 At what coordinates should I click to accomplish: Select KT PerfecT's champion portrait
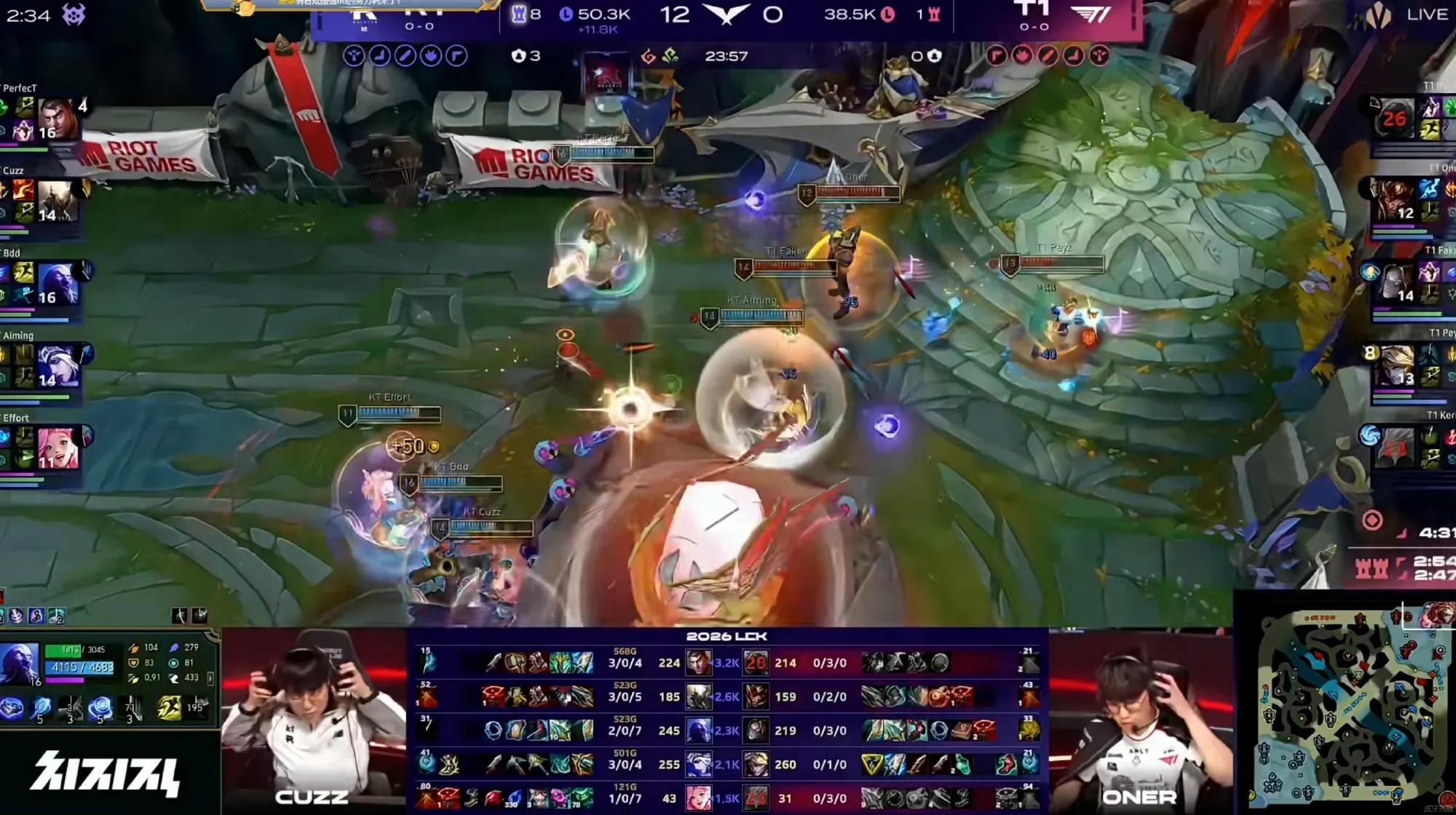tap(58, 118)
